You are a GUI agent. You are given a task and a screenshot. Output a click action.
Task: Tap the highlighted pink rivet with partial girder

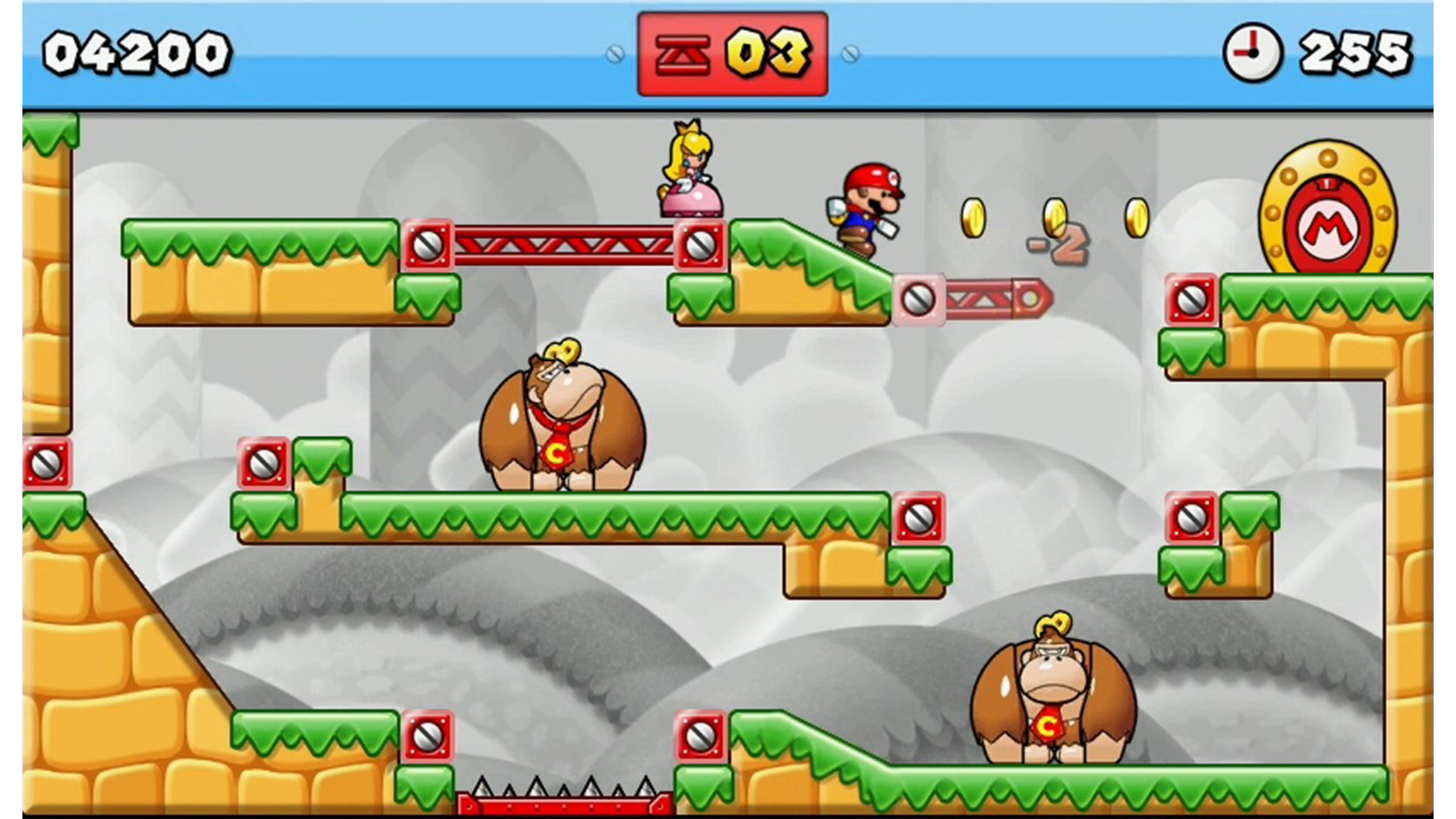[x=918, y=299]
